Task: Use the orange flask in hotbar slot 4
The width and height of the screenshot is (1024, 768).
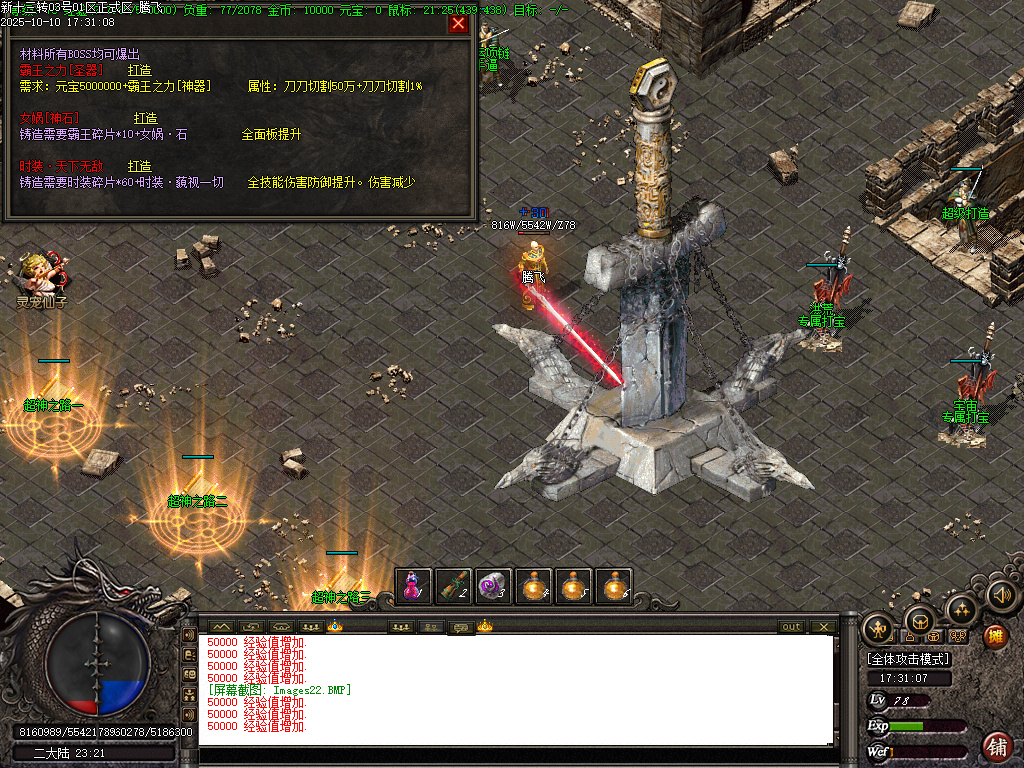Action: coord(535,586)
